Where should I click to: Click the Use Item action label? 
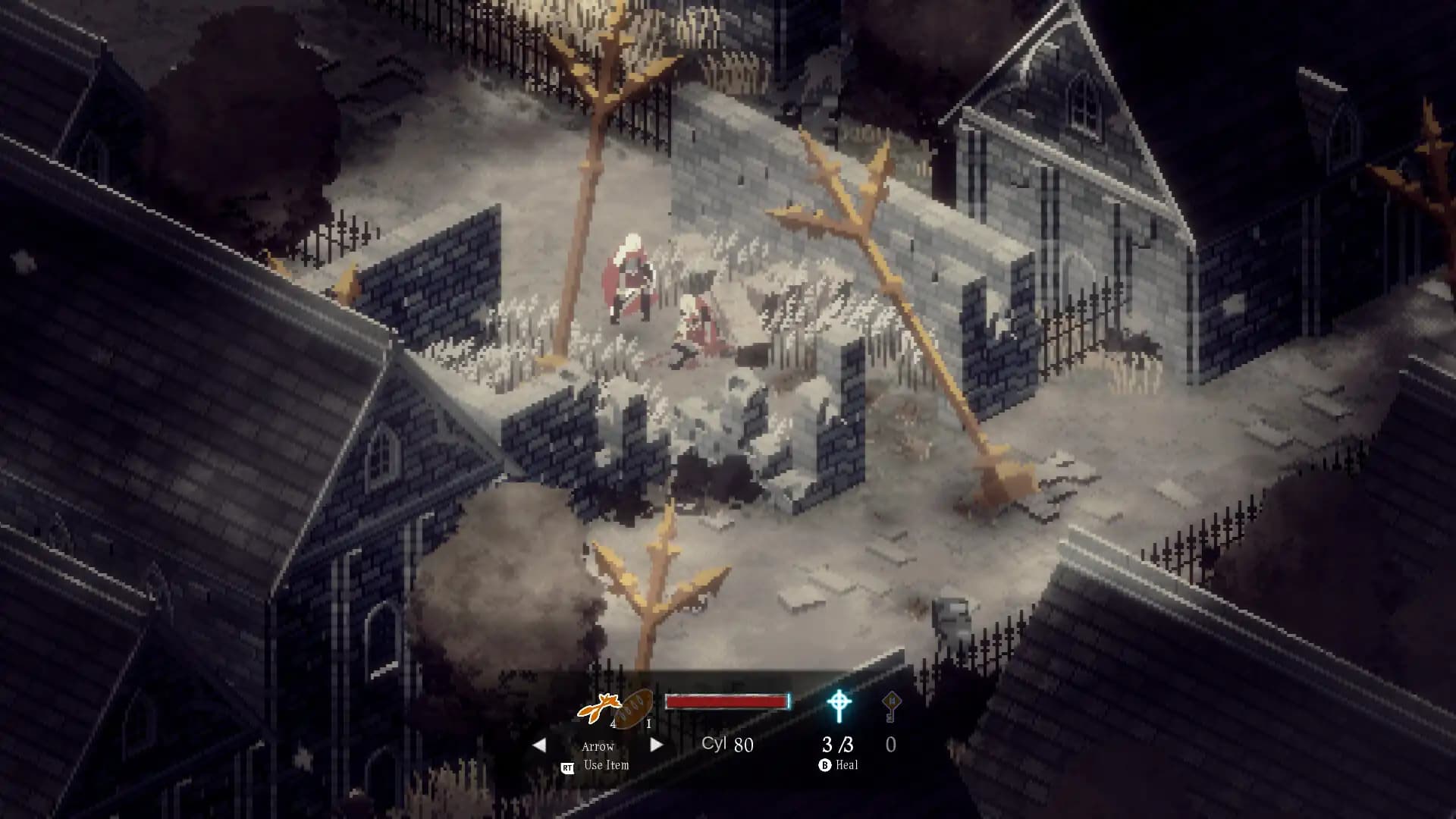tap(605, 765)
